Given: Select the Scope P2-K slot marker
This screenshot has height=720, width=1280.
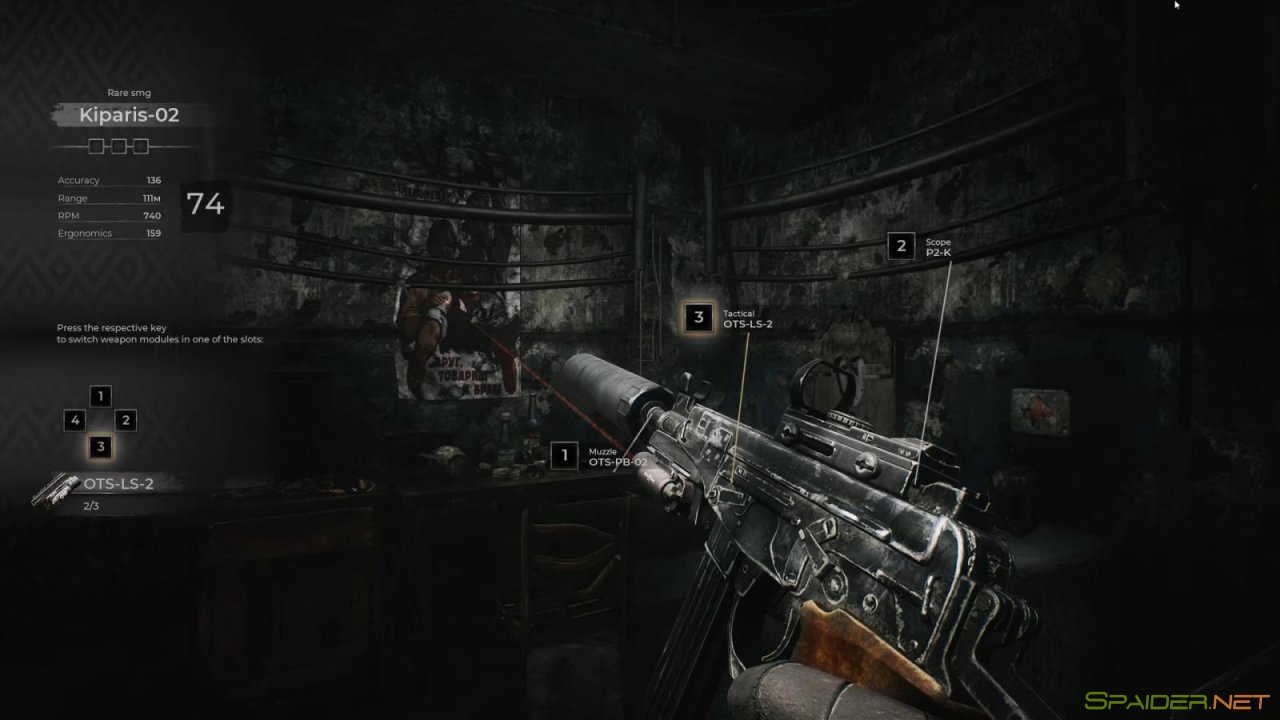Looking at the screenshot, I should pyautogui.click(x=901, y=245).
